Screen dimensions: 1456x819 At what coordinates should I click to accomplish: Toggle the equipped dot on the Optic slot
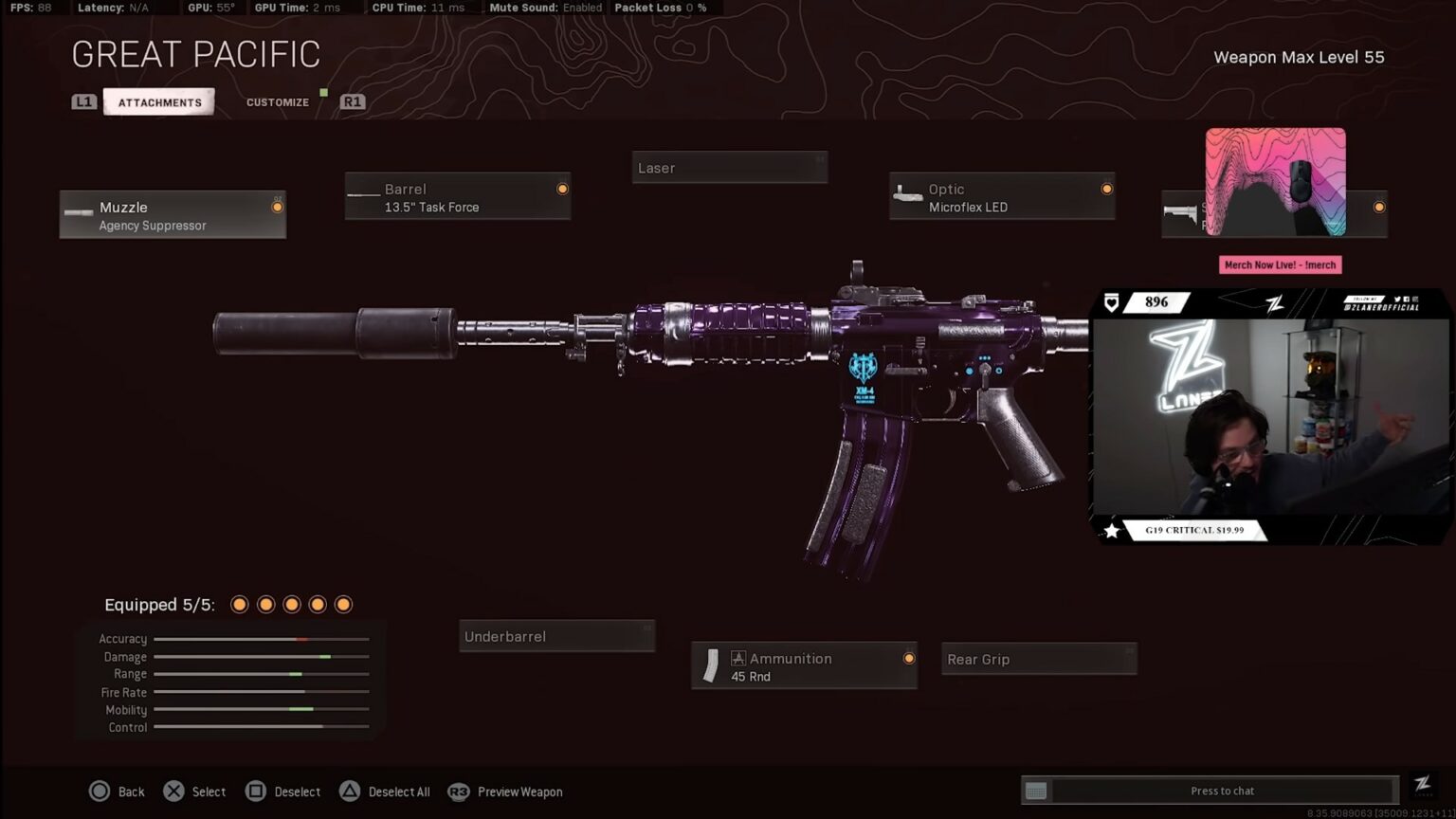pos(1106,189)
